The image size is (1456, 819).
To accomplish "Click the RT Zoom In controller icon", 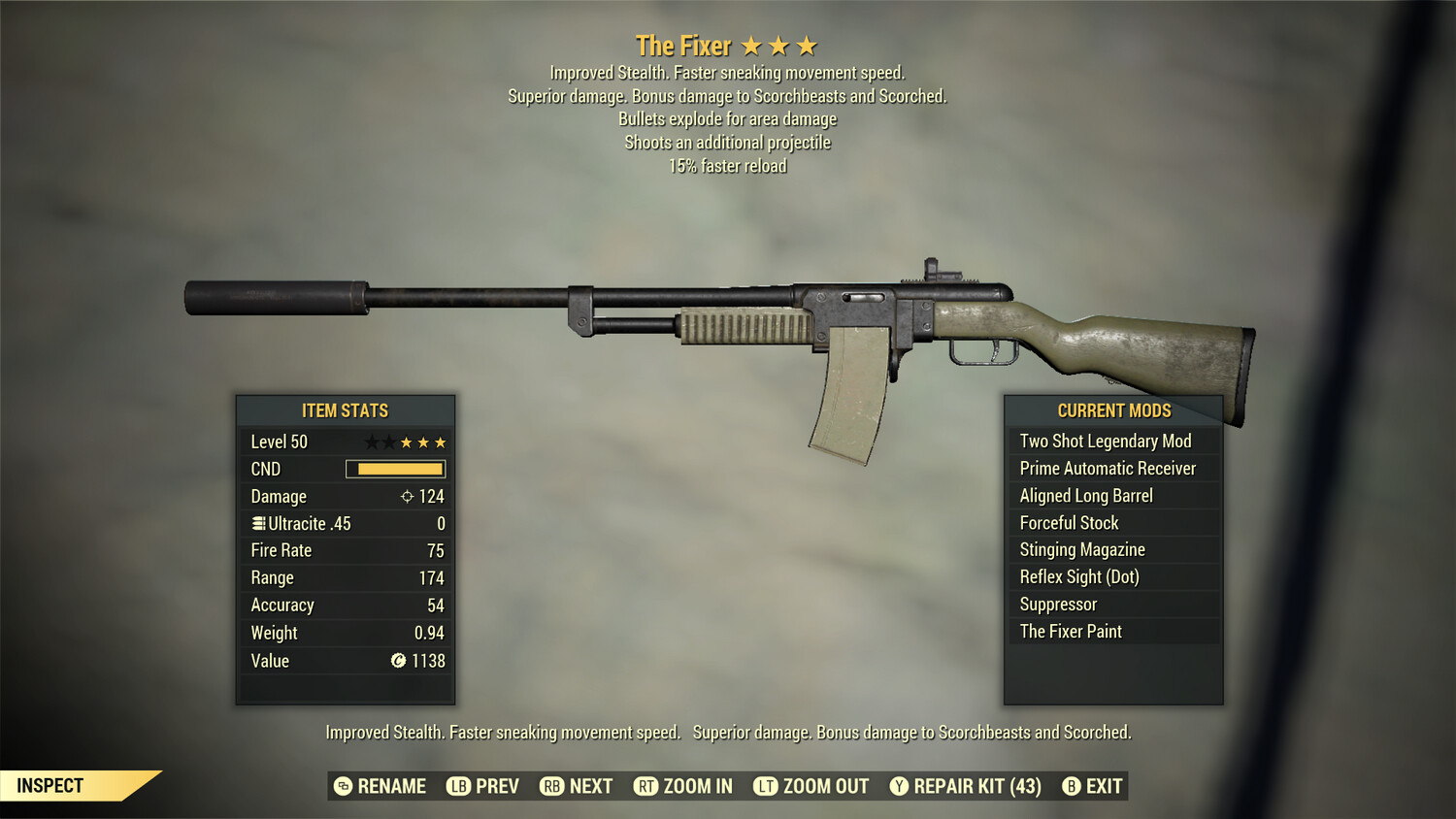I will point(646,786).
